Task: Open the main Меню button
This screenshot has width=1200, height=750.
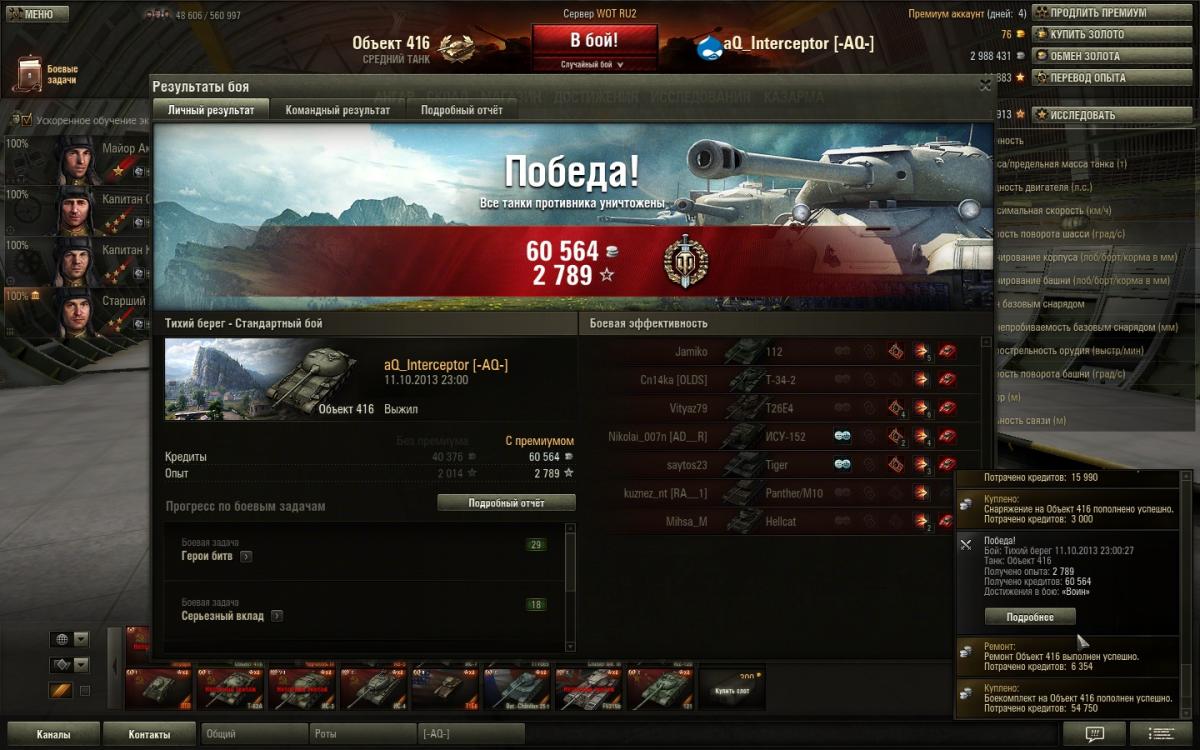Action: pyautogui.click(x=36, y=15)
